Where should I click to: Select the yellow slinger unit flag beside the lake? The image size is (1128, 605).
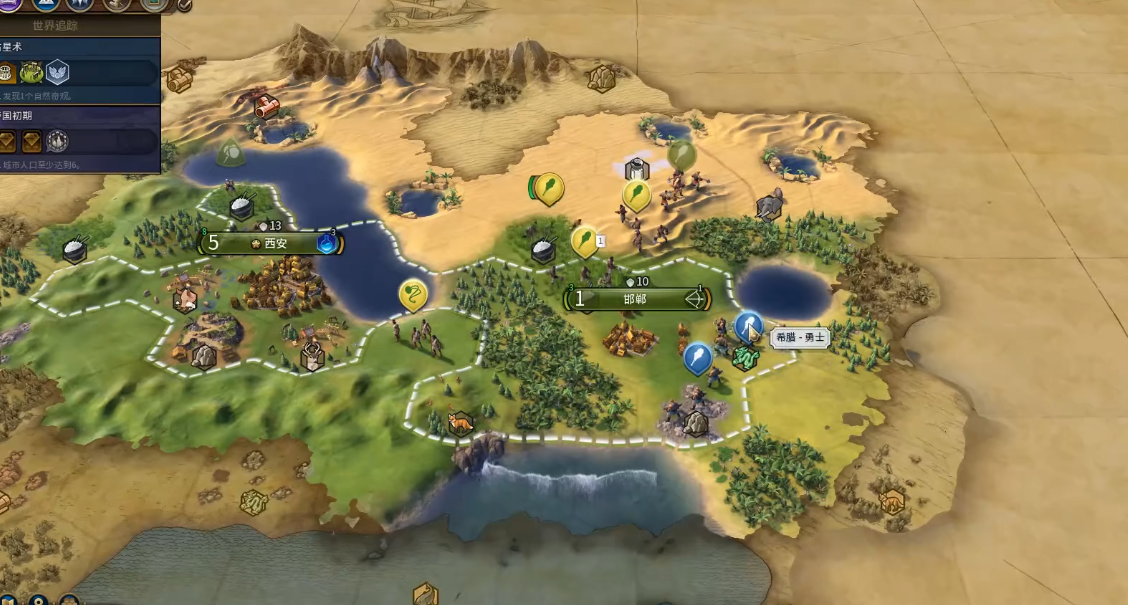point(412,294)
